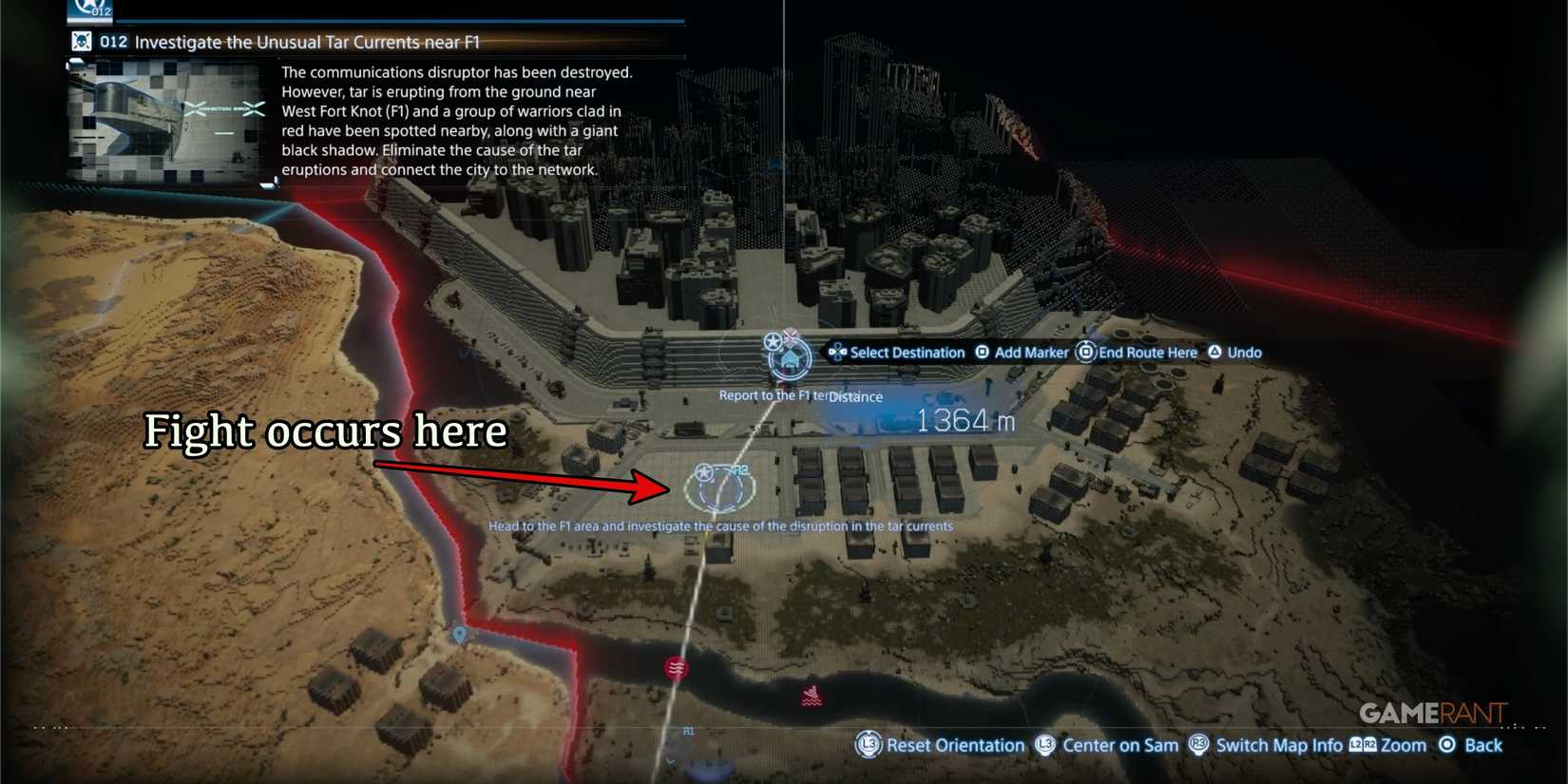The width and height of the screenshot is (1568, 784).
Task: Switch to the order 012 tab at top left
Action: (x=90, y=11)
